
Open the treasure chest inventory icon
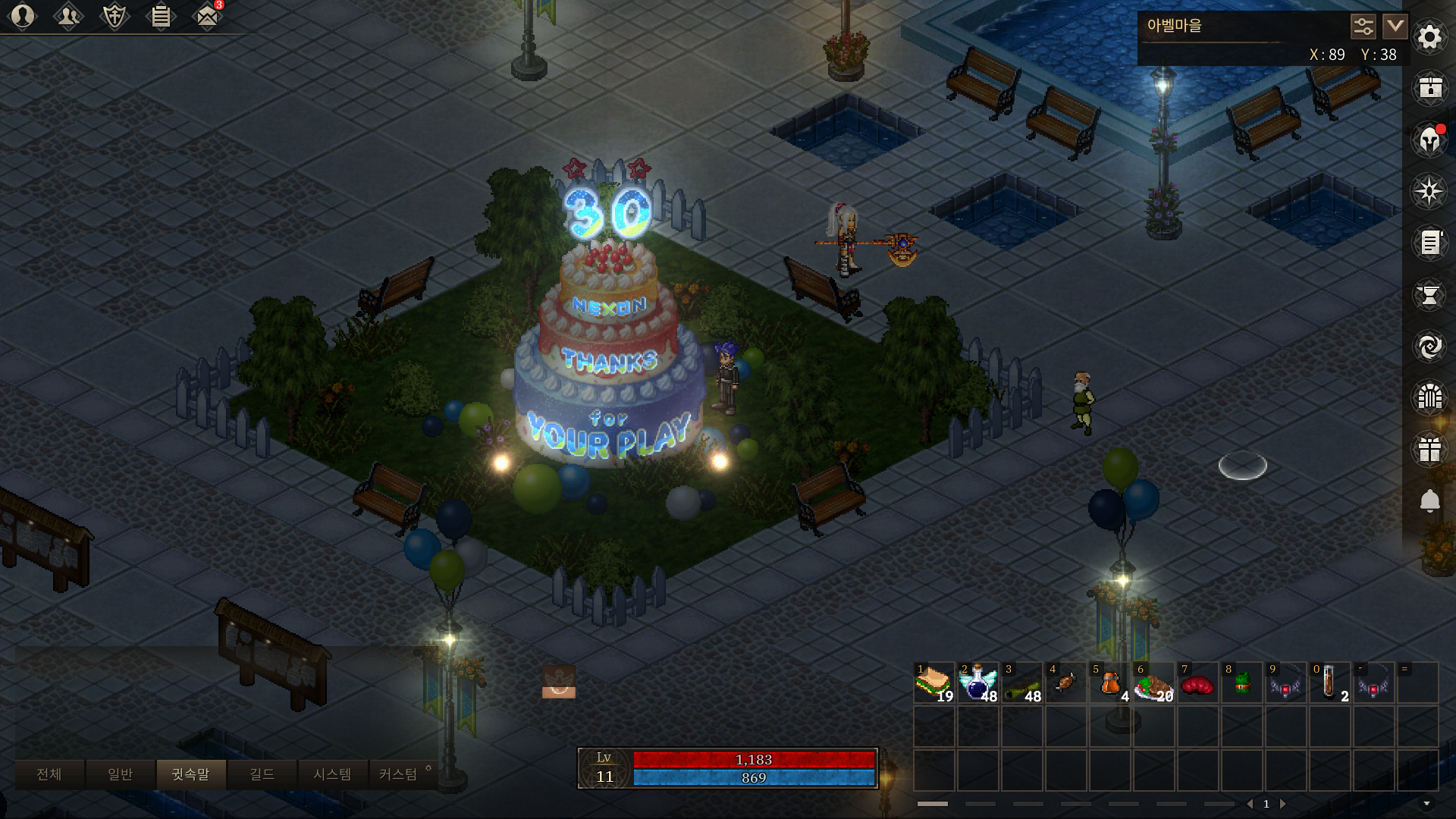[x=1429, y=88]
